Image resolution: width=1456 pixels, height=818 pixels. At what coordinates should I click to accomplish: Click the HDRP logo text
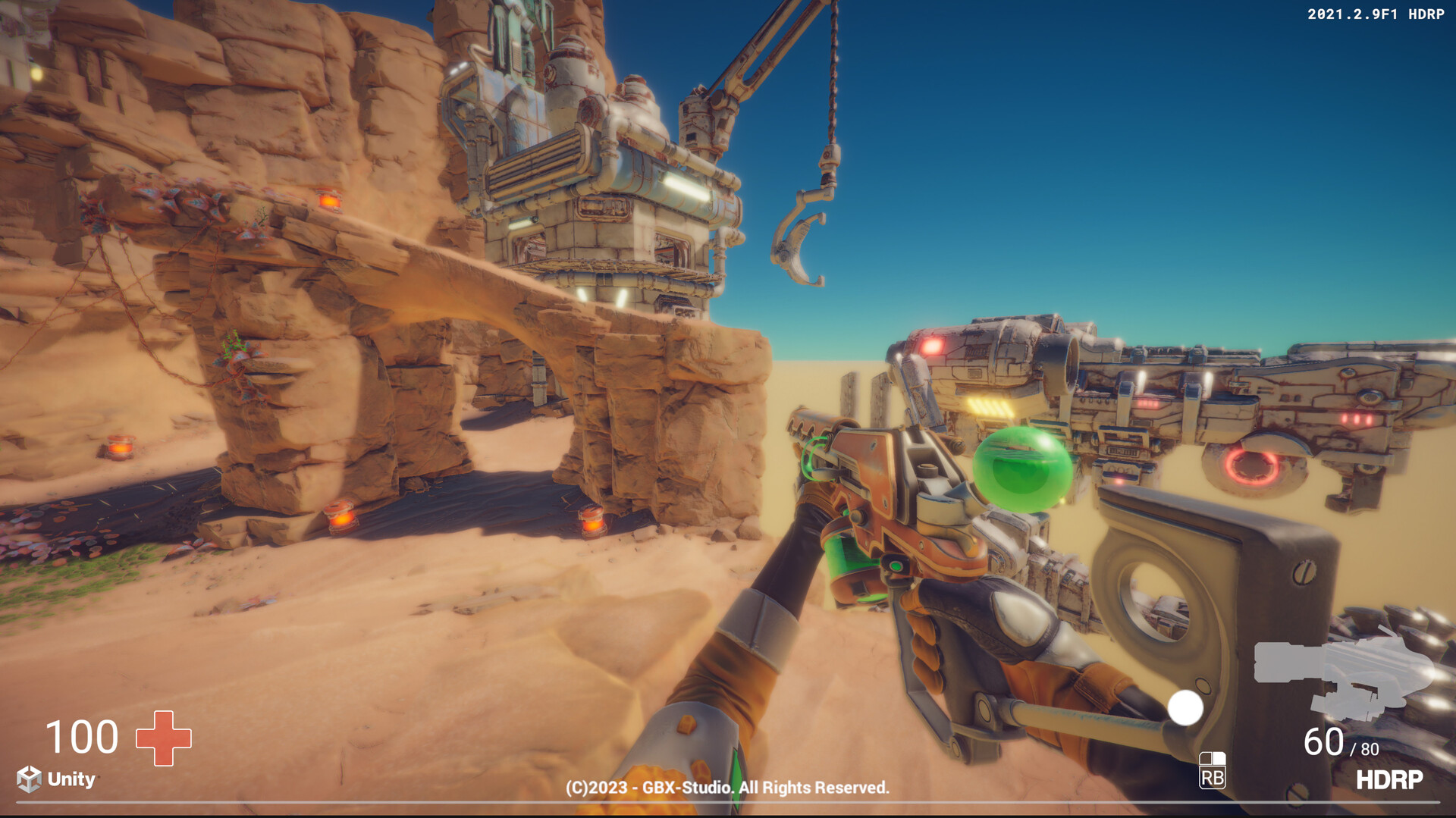click(x=1389, y=779)
